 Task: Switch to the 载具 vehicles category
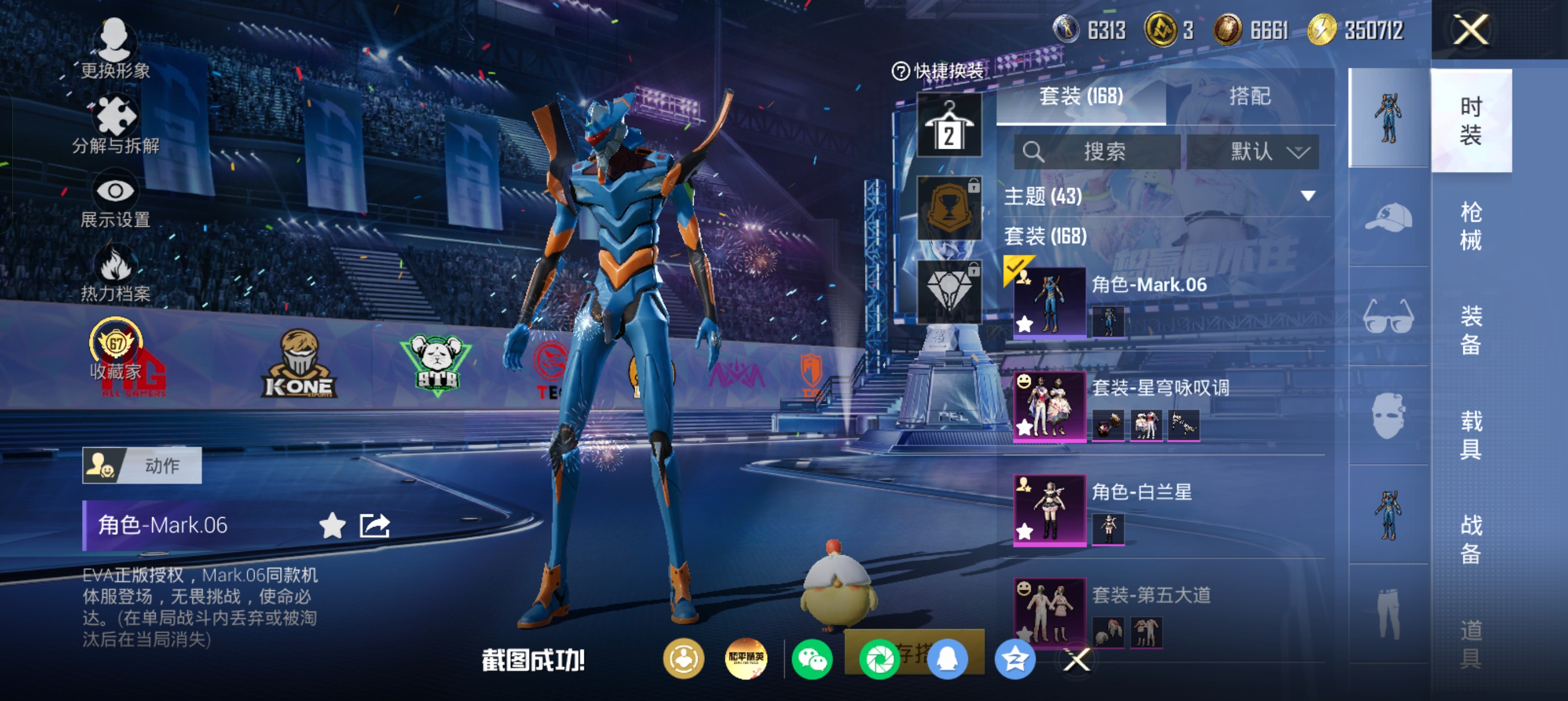click(1471, 435)
